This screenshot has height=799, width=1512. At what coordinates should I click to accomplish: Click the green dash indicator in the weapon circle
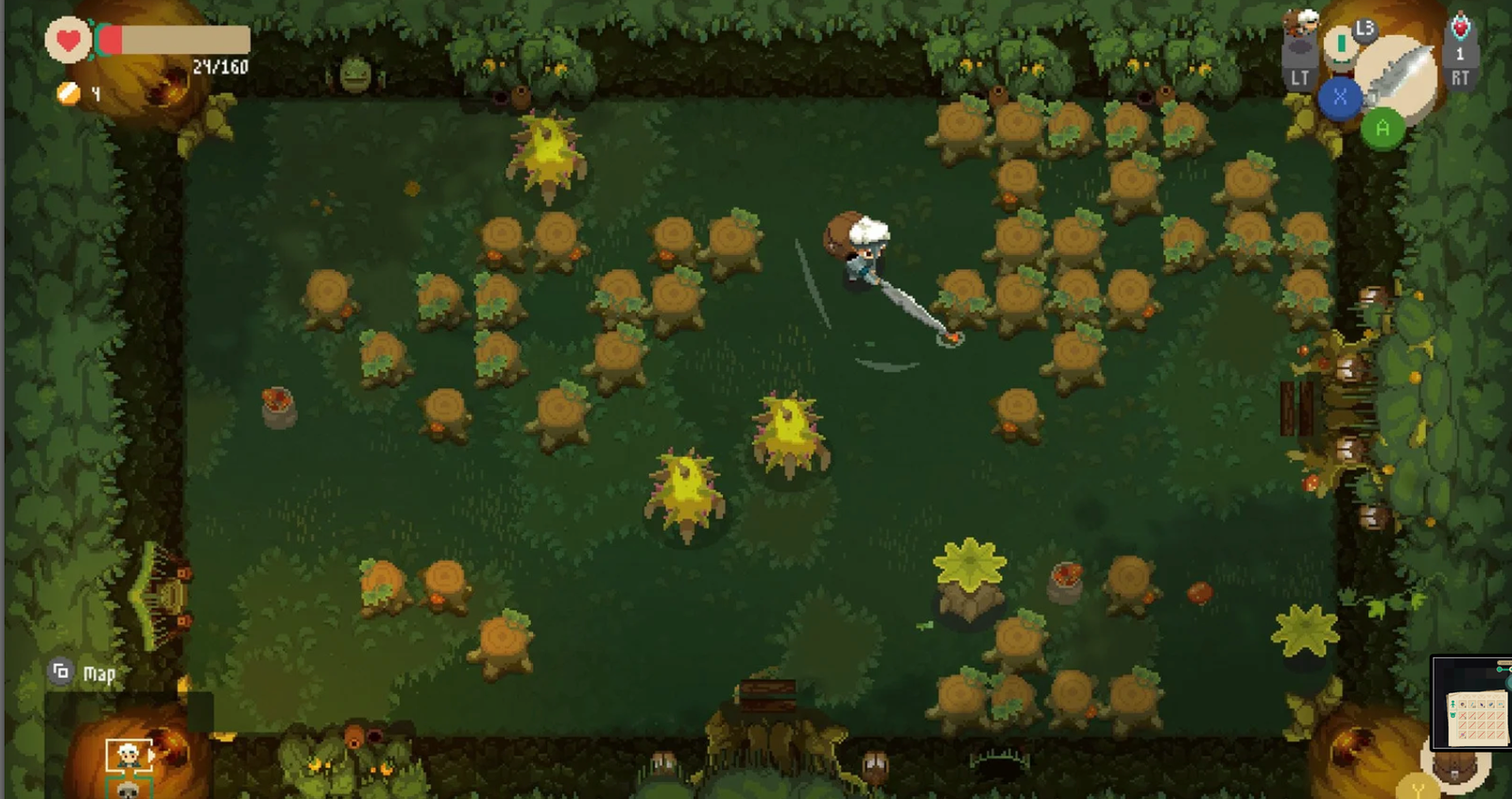(x=1341, y=44)
